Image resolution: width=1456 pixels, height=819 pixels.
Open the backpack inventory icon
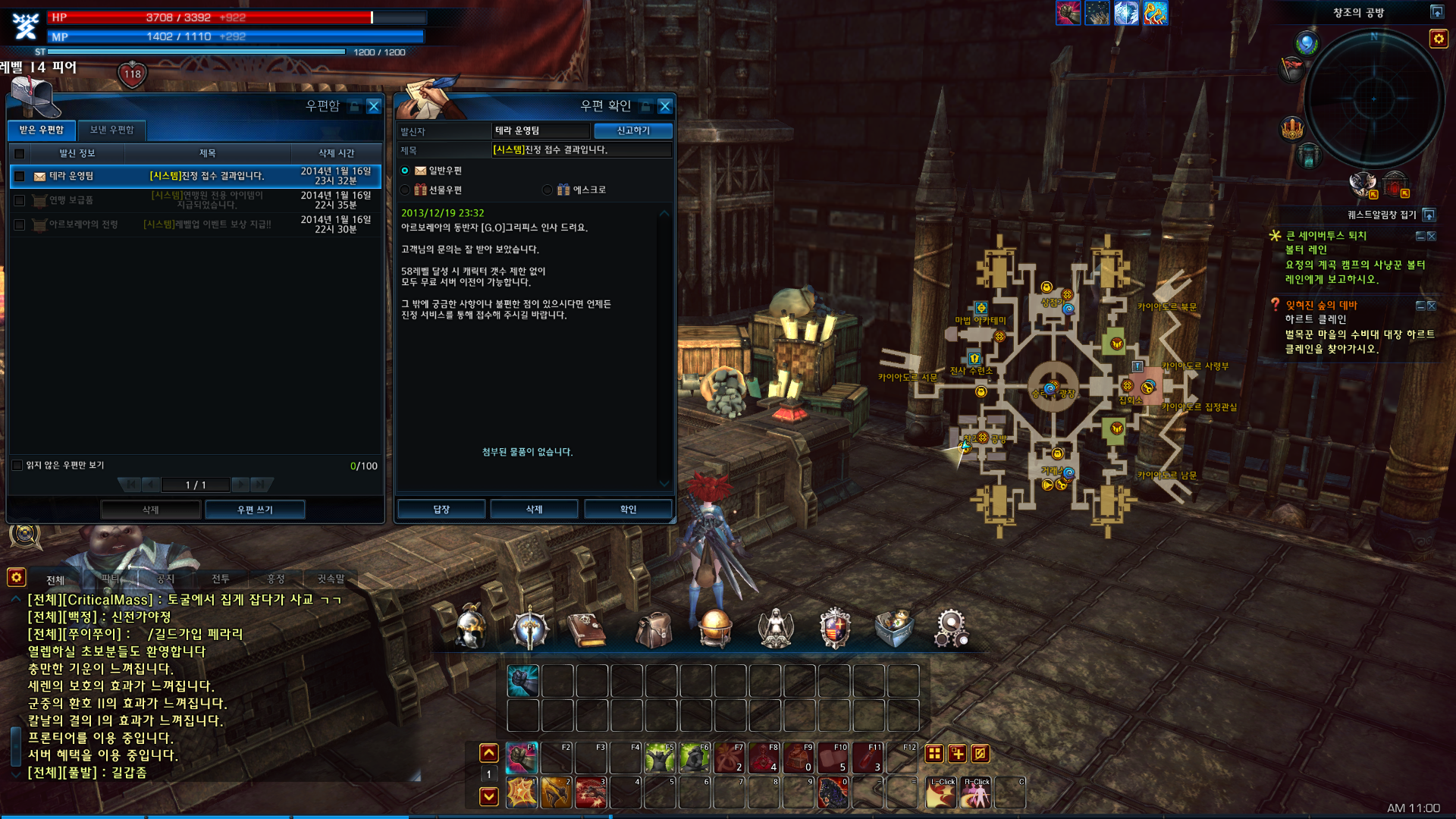coord(654,629)
